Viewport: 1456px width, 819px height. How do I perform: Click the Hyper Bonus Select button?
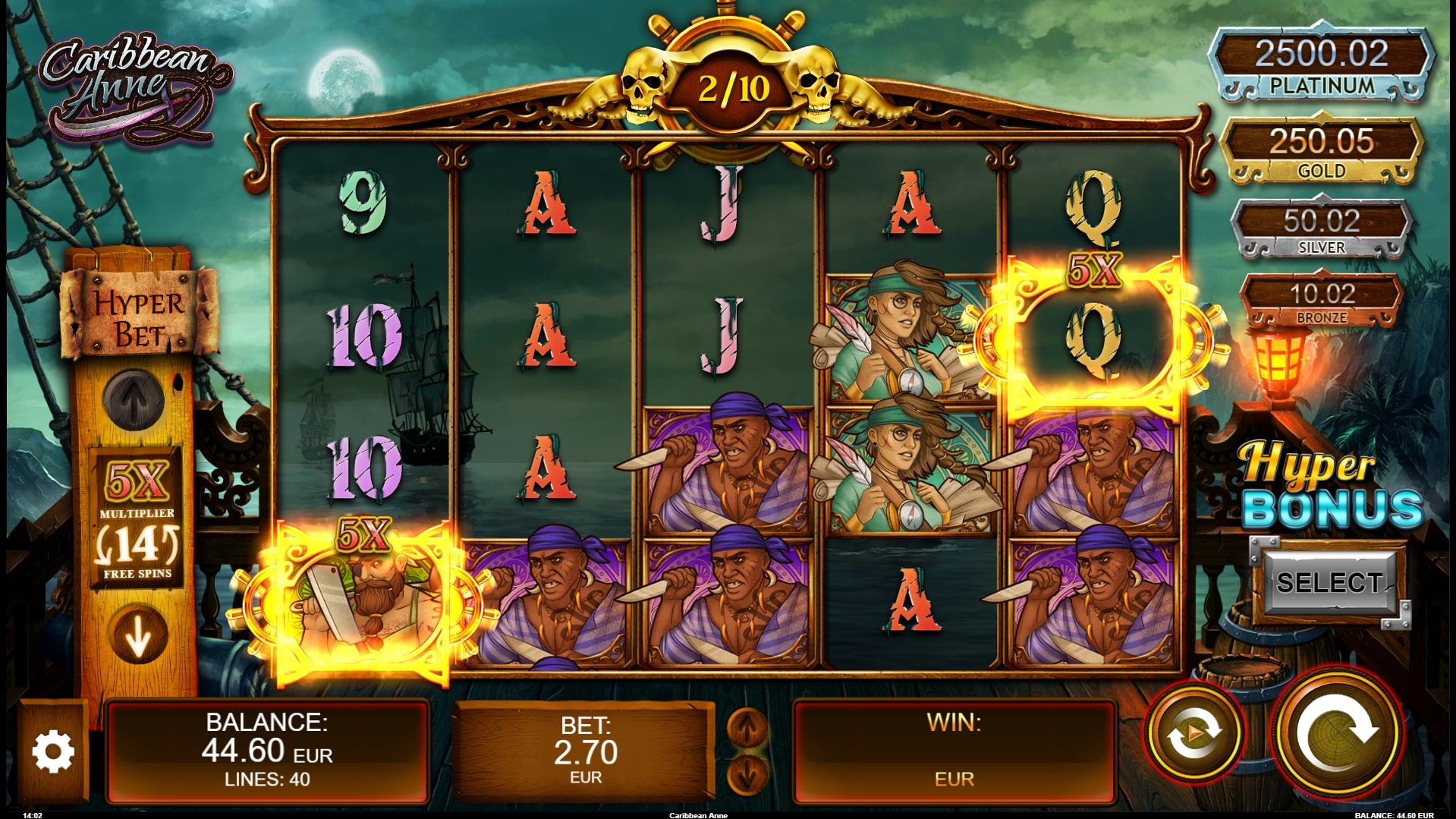pos(1329,583)
